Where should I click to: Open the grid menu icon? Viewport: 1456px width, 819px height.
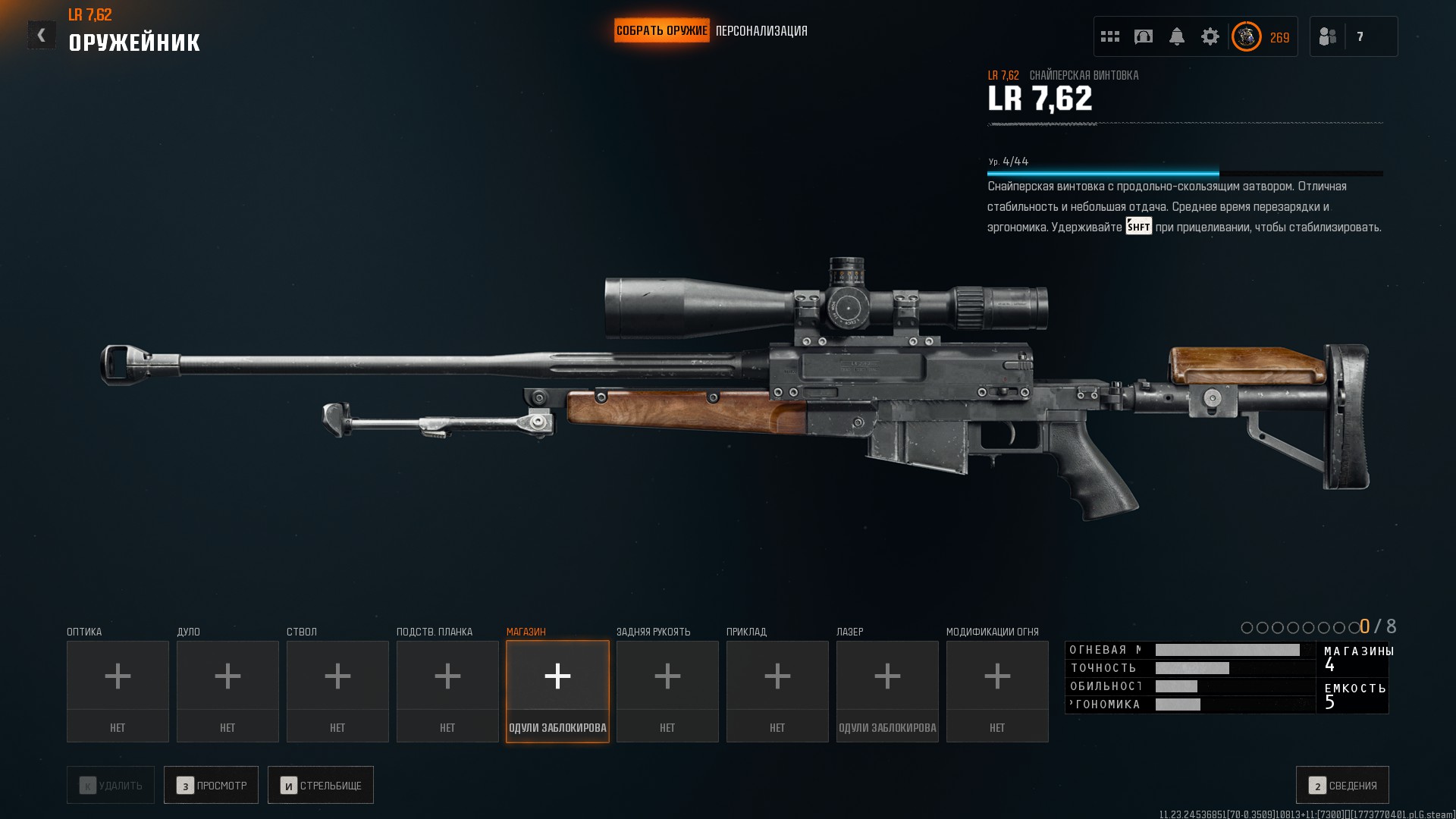[1110, 36]
